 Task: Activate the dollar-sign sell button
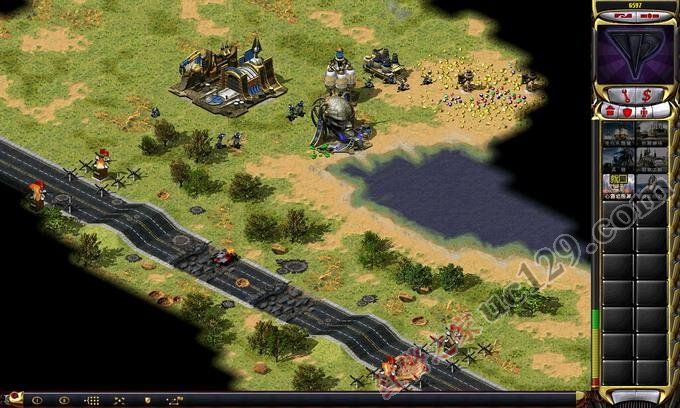click(646, 92)
